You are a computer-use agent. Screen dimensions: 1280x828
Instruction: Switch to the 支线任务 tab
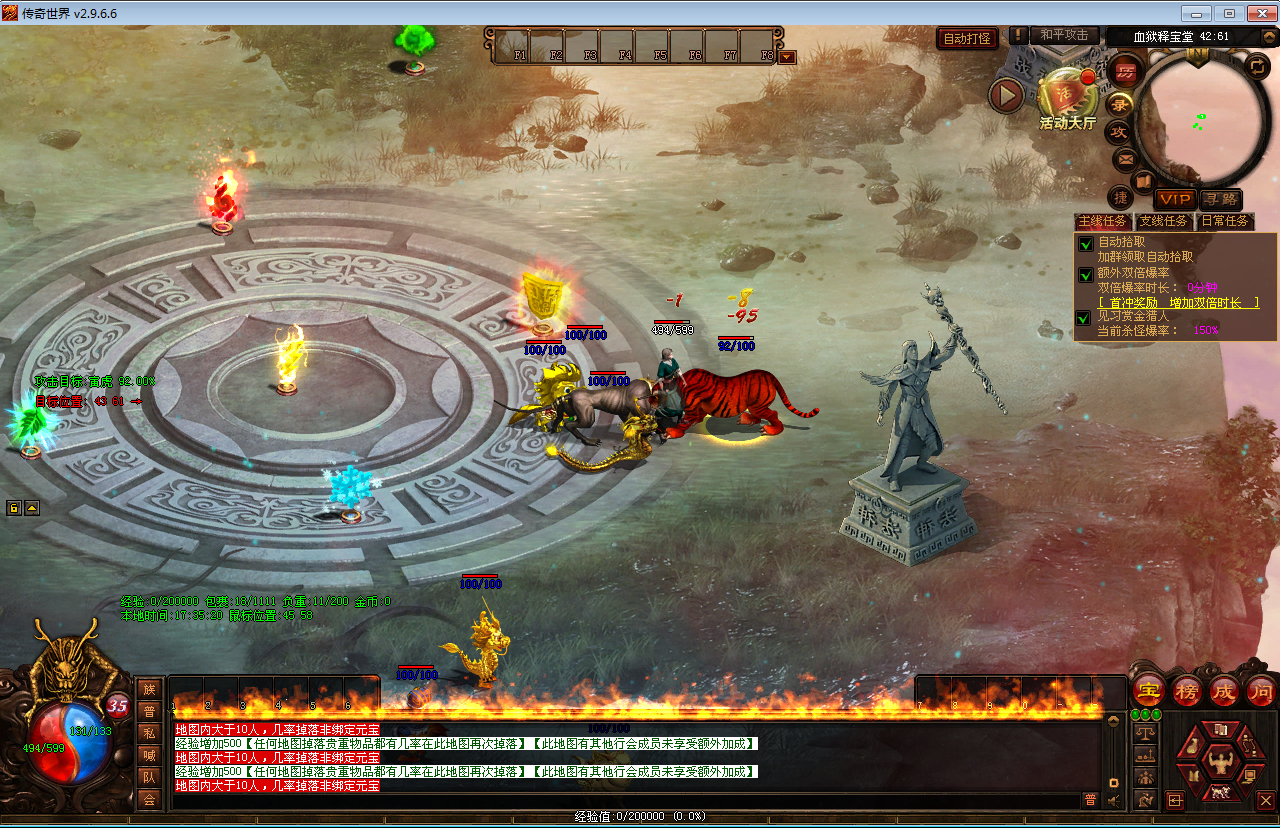[x=1165, y=221]
